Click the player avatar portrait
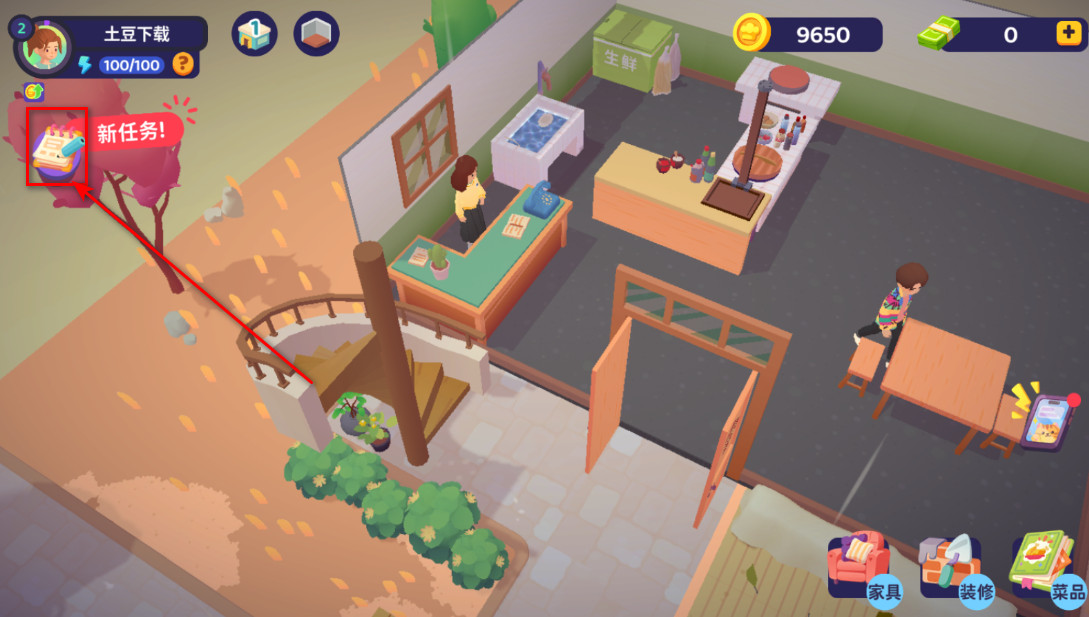Image resolution: width=1089 pixels, height=617 pixels. (44, 45)
